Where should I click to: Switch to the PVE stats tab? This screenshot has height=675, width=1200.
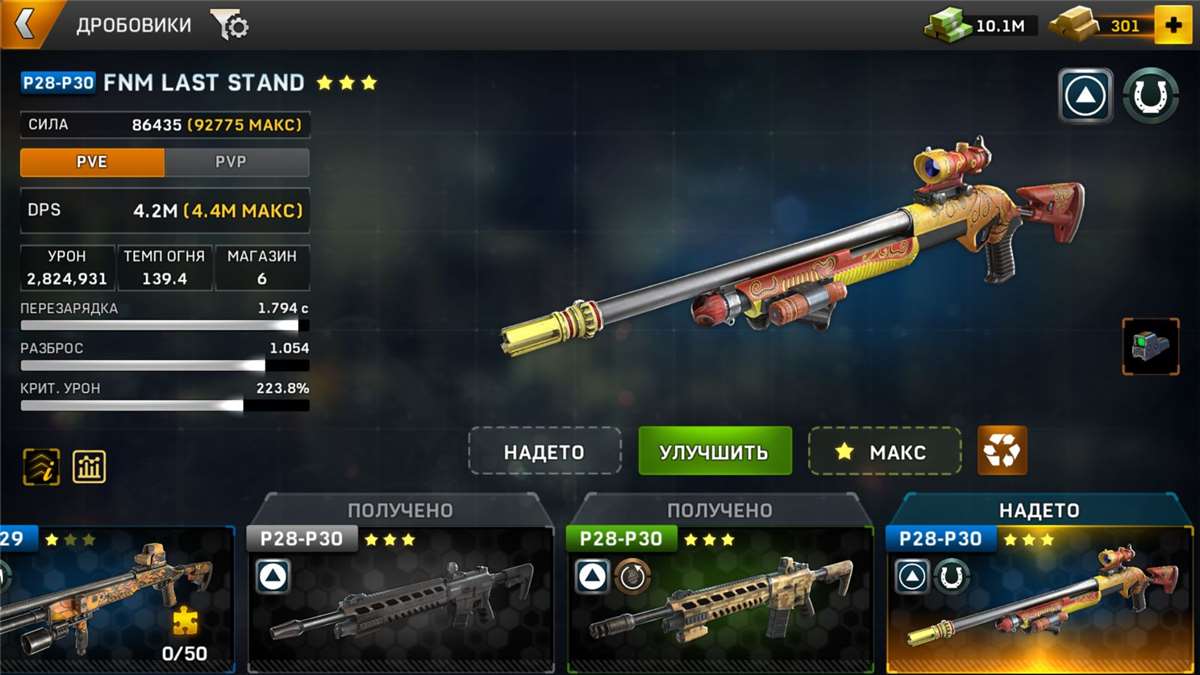pyautogui.click(x=92, y=162)
